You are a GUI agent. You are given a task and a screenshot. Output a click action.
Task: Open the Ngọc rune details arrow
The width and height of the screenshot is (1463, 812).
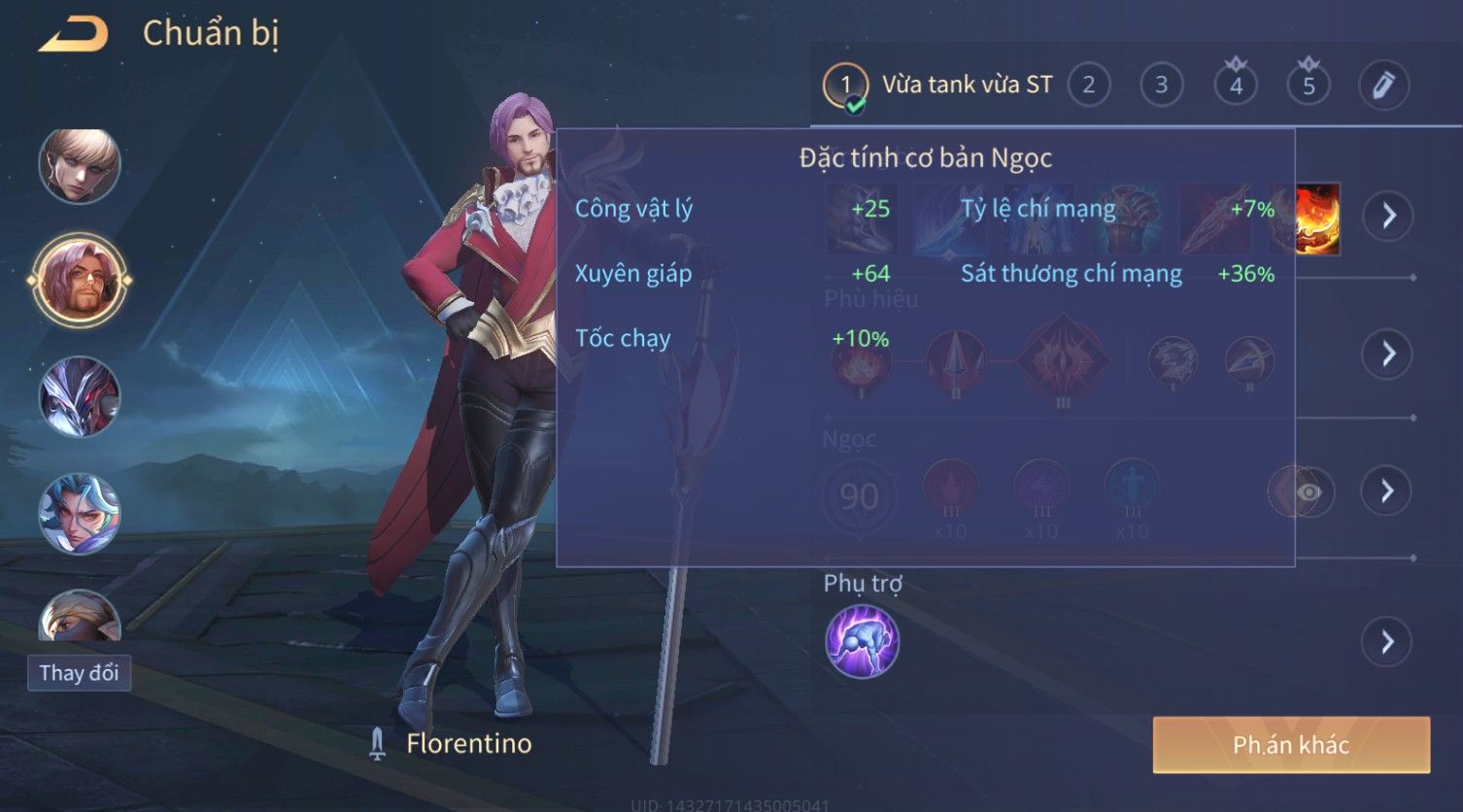pos(1388,491)
